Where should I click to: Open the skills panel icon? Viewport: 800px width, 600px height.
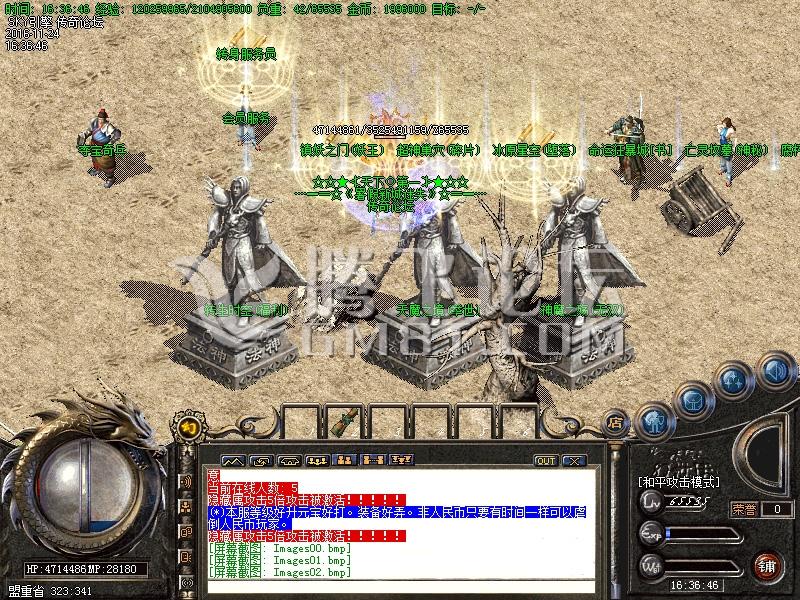pyautogui.click(x=733, y=382)
